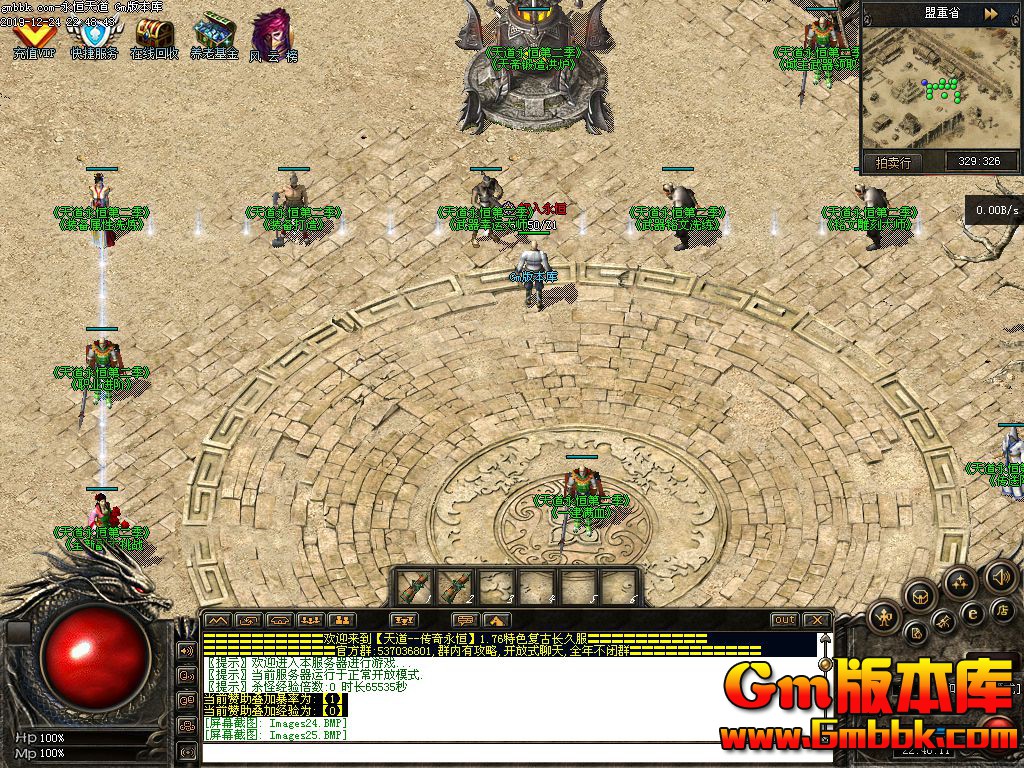Screen dimensions: 1024x768
Task: Toggle the speaker sound button beside chat
Action: click(186, 650)
